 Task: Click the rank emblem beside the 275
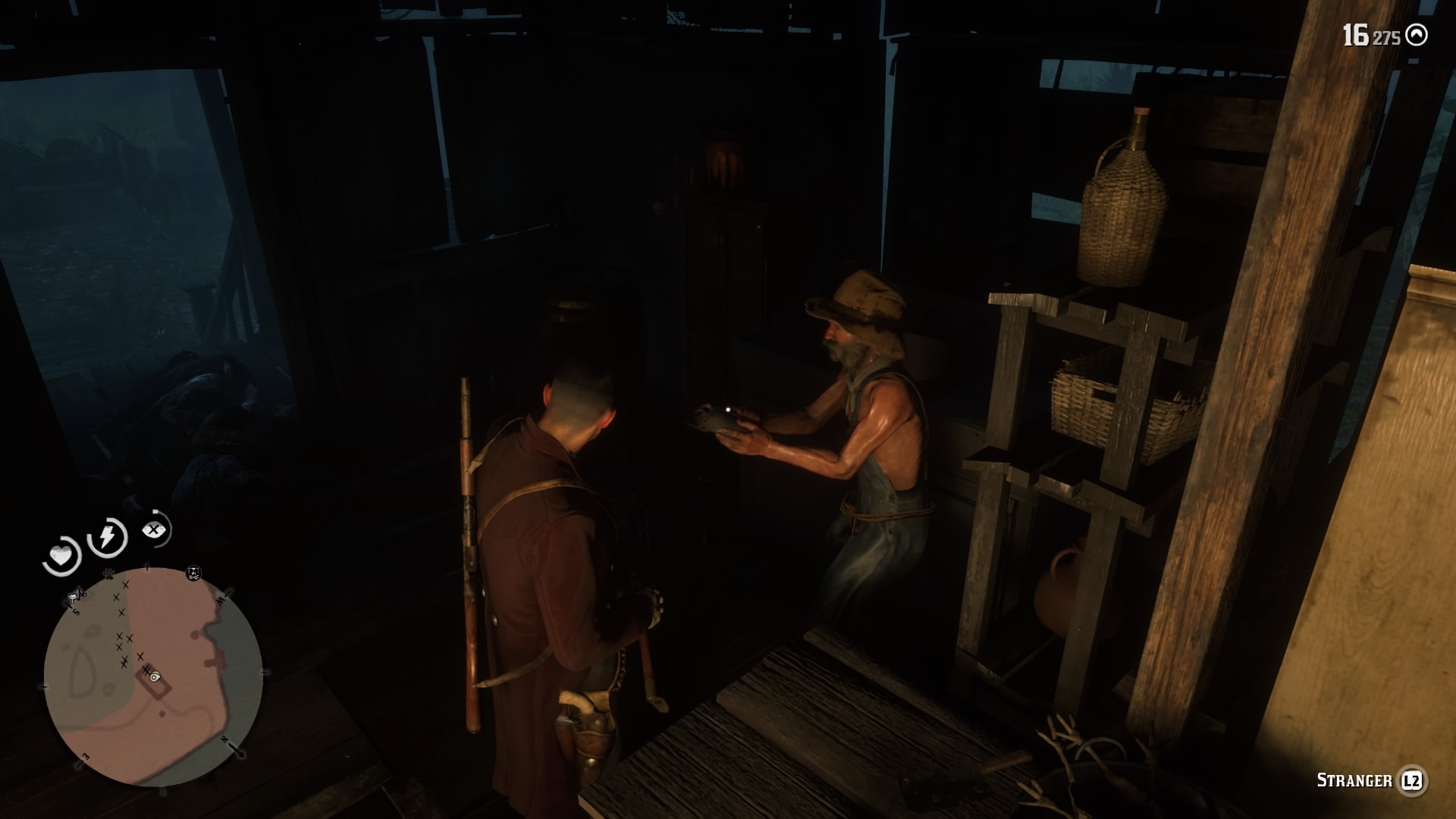[x=1416, y=36]
